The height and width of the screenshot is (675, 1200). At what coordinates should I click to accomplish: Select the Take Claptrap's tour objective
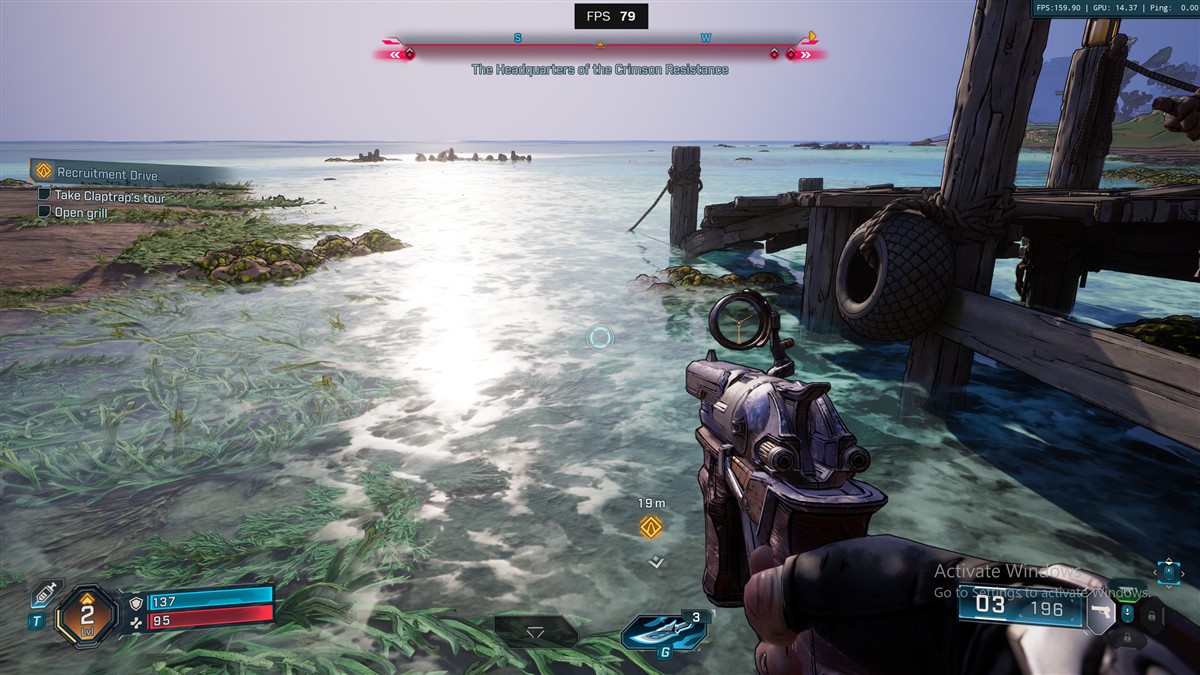tap(110, 197)
